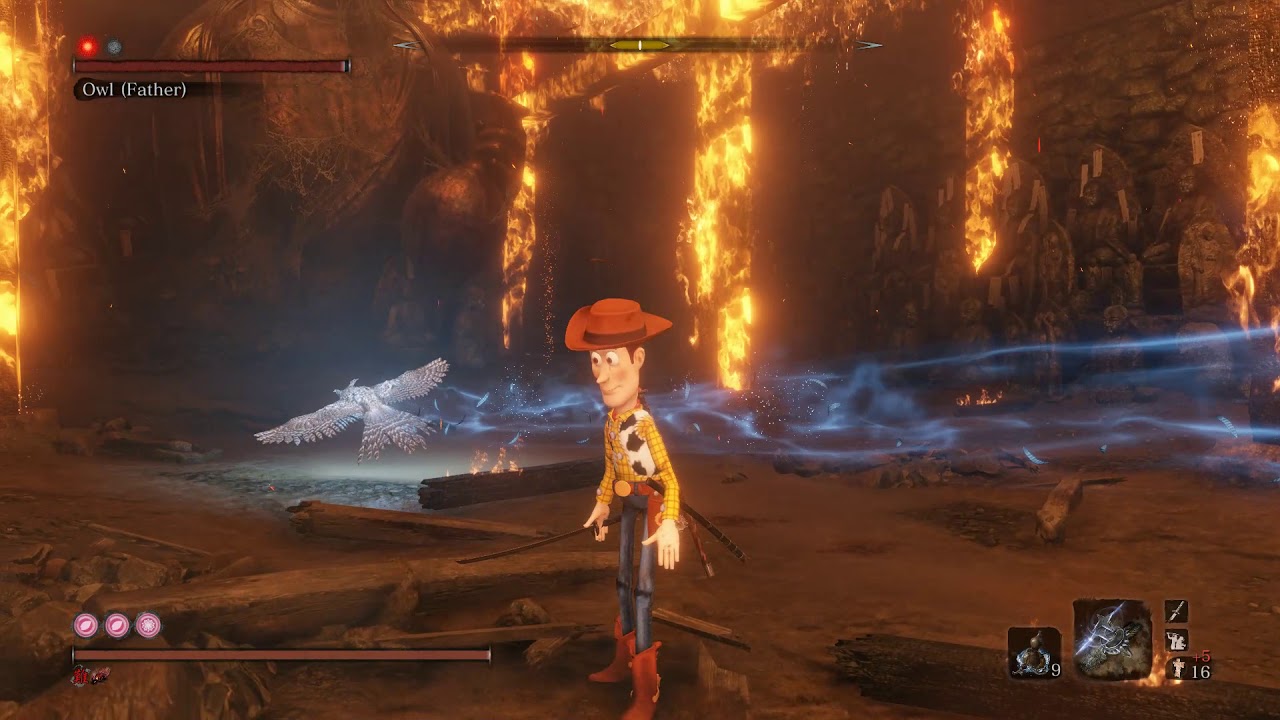The width and height of the screenshot is (1280, 720).
Task: Click the flower-patterned resurrection node
Action: coord(148,626)
